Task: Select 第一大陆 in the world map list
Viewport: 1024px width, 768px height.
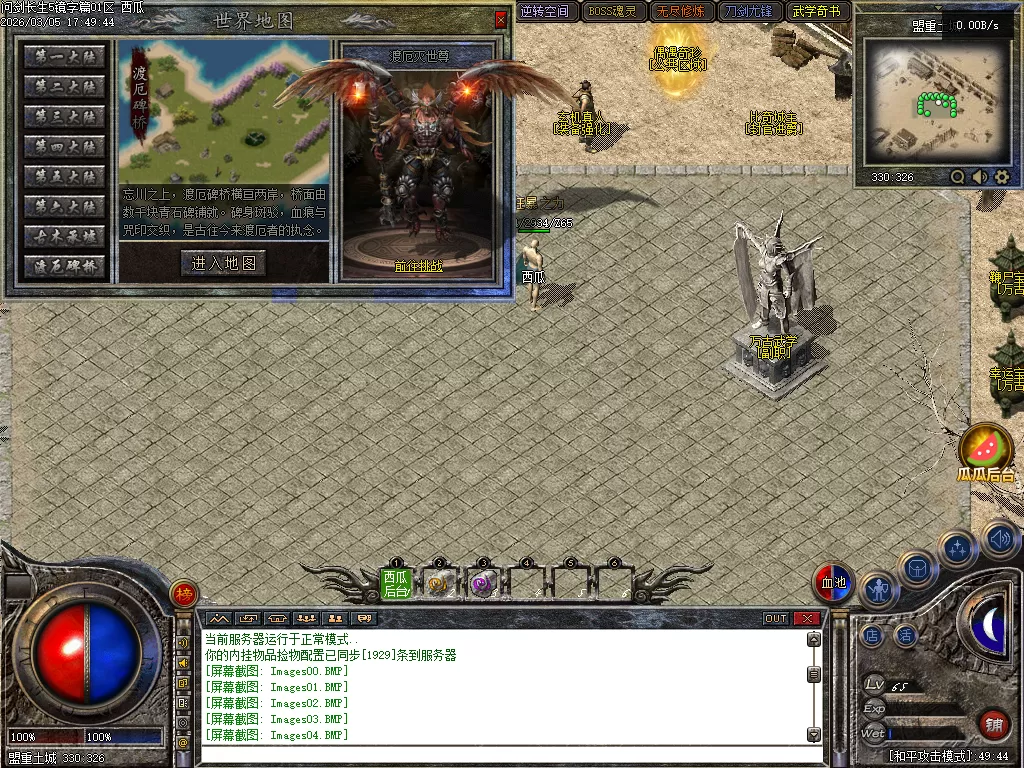Action: (x=65, y=57)
